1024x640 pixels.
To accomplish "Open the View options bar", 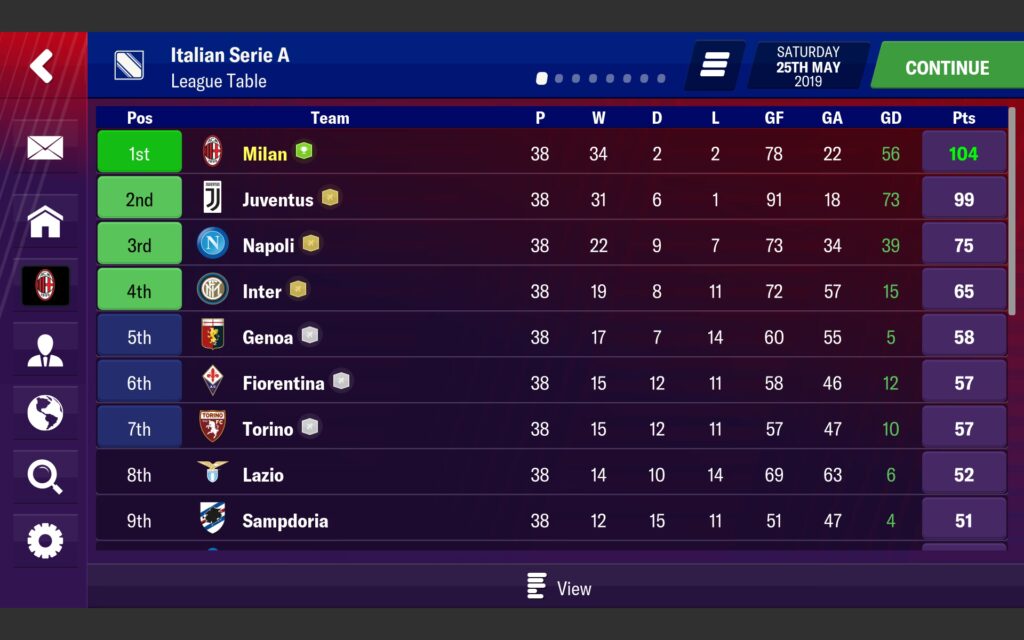I will pyautogui.click(x=559, y=588).
